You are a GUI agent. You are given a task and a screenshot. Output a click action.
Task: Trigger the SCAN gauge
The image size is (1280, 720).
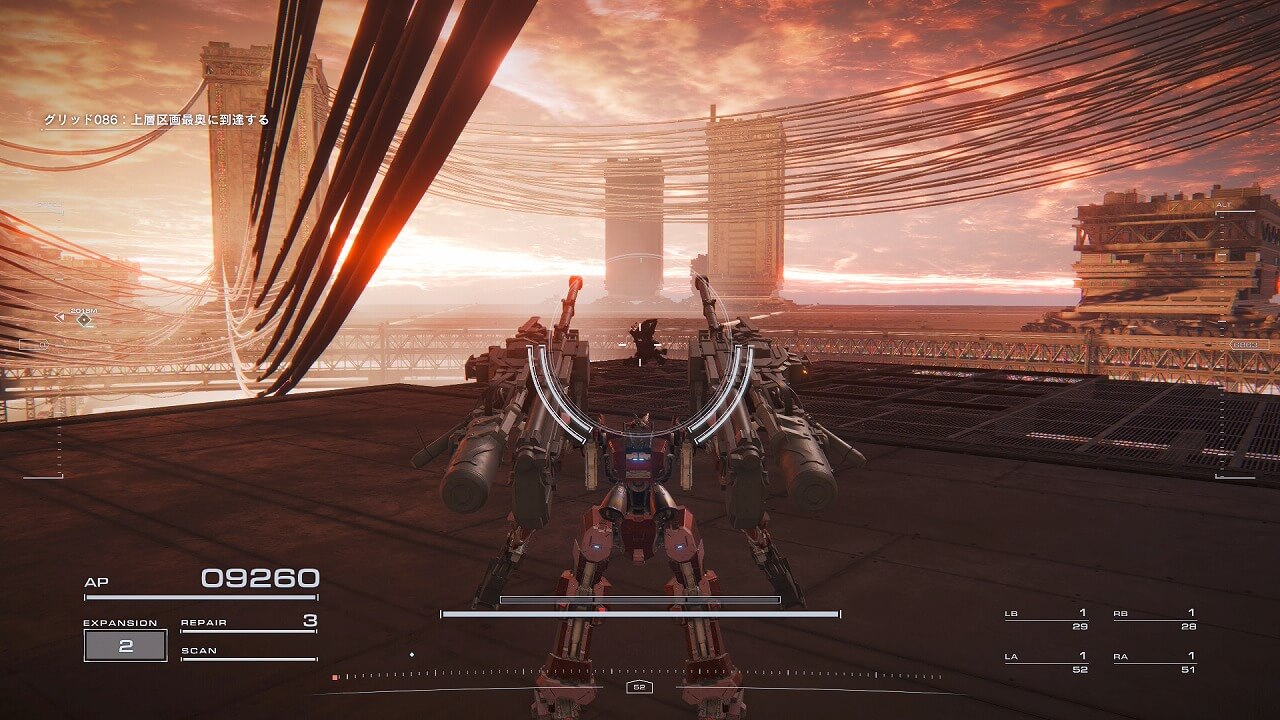pyautogui.click(x=249, y=652)
